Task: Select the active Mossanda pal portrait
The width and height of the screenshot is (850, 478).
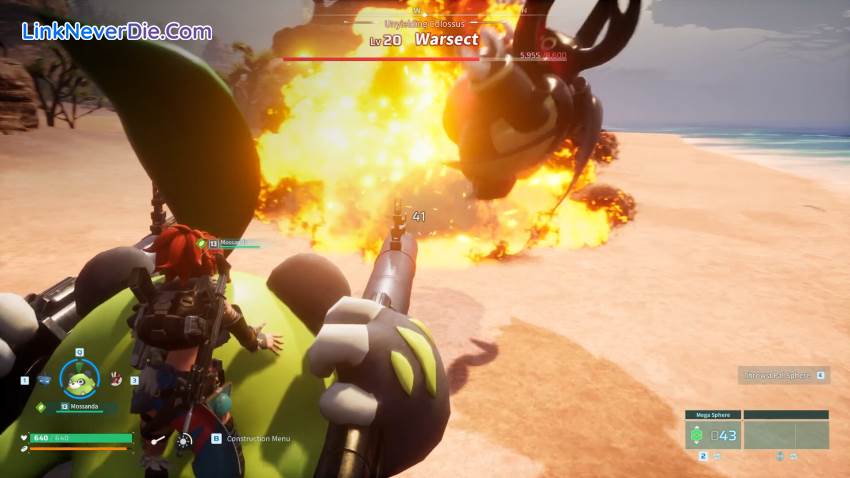Action: (x=79, y=377)
